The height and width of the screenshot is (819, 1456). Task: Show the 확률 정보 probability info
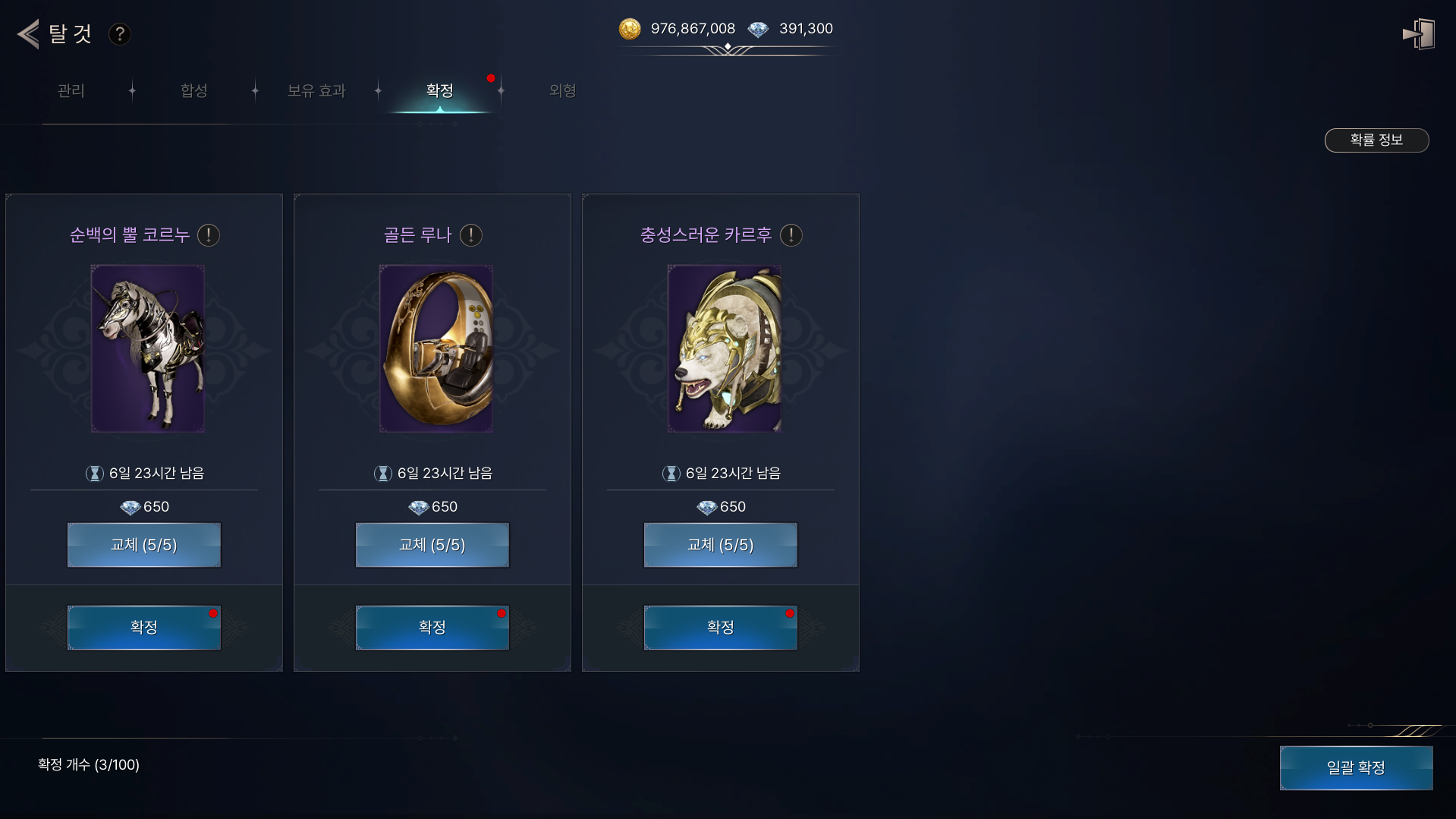coord(1376,140)
